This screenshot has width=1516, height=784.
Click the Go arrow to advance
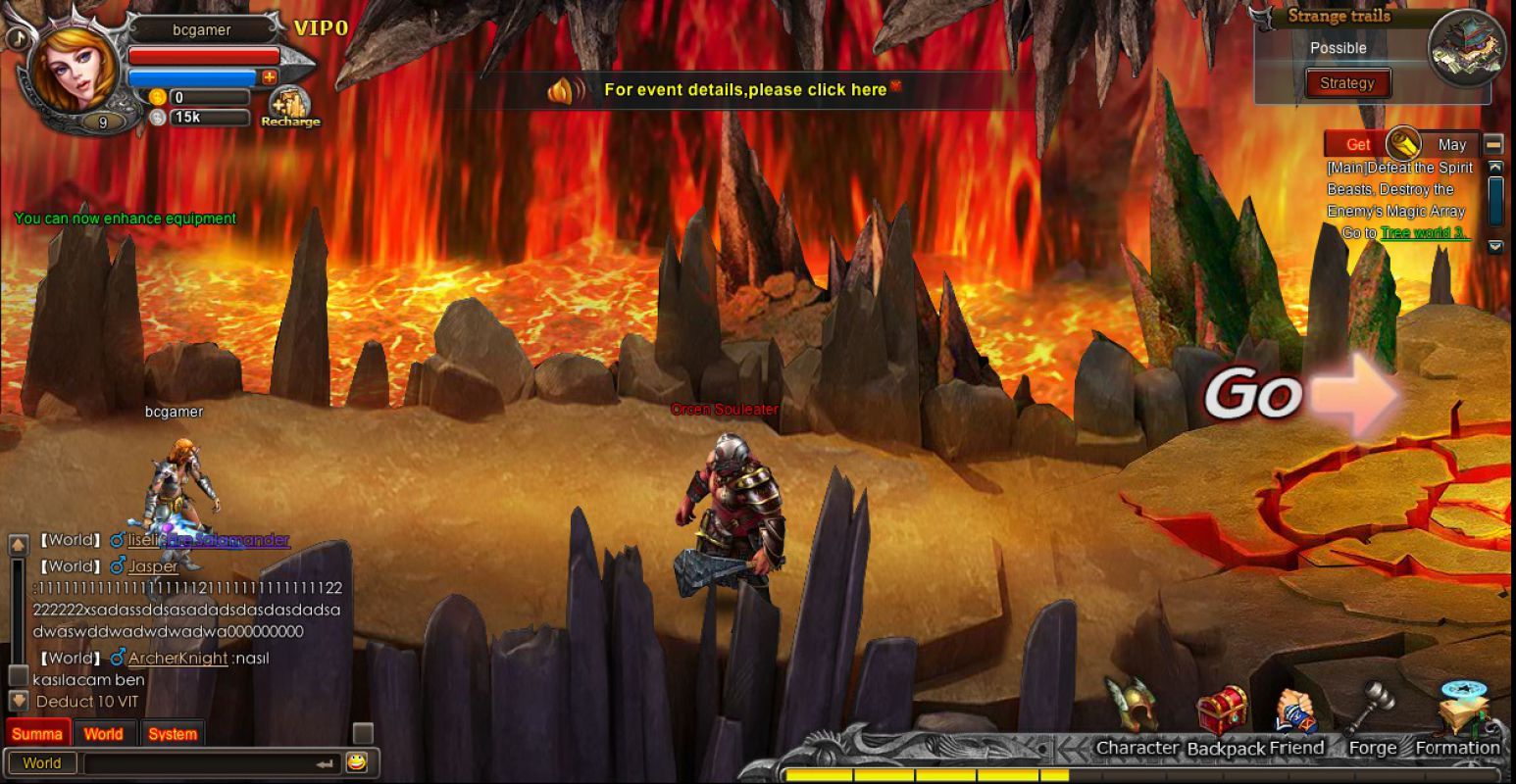click(1304, 394)
